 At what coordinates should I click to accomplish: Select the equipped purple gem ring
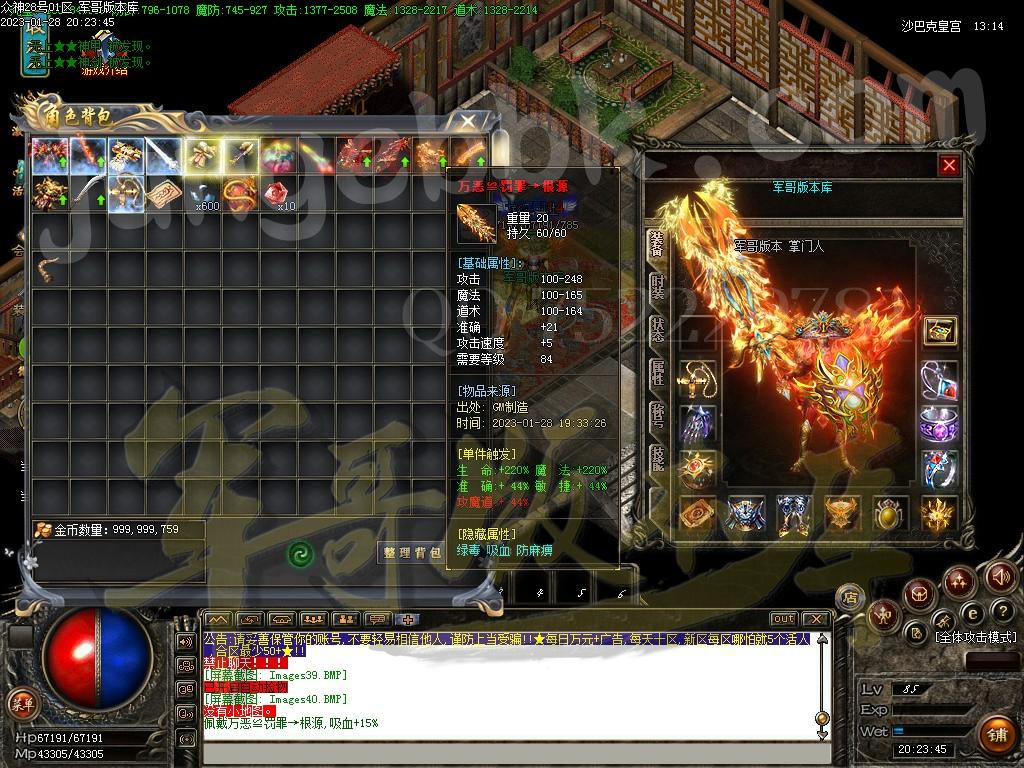pyautogui.click(x=939, y=423)
